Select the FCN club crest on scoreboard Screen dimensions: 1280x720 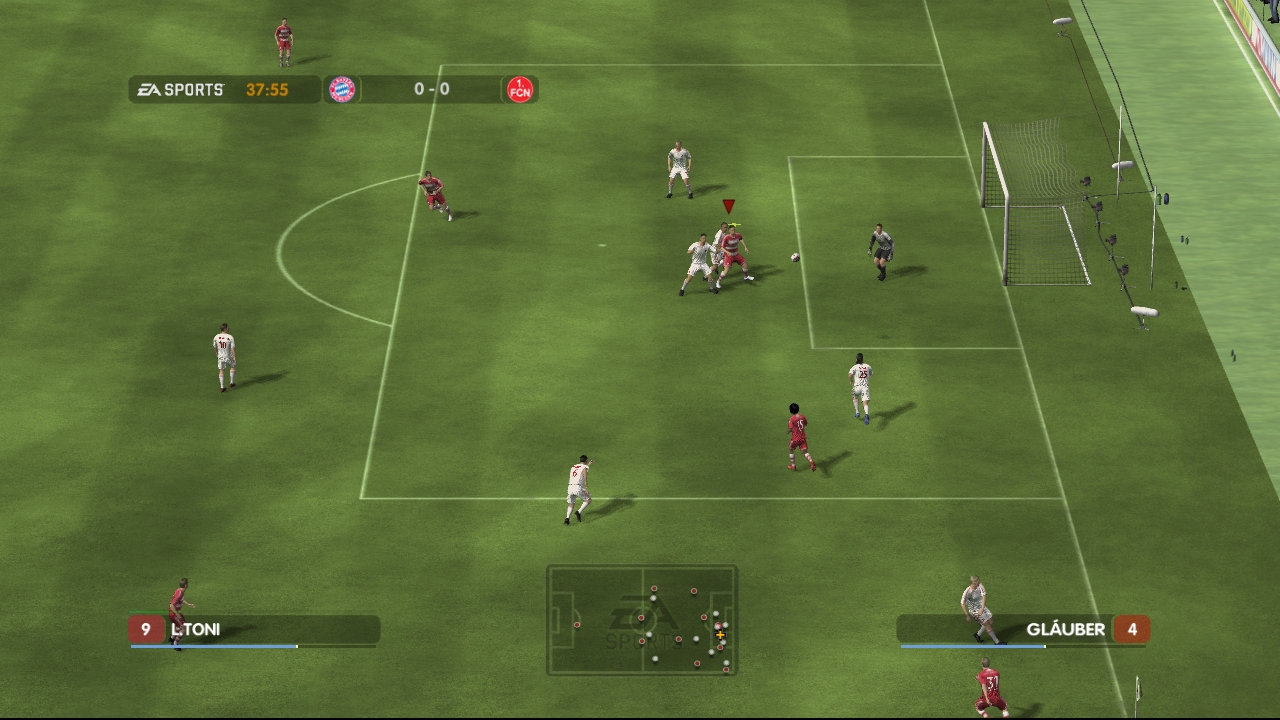pyautogui.click(x=520, y=90)
